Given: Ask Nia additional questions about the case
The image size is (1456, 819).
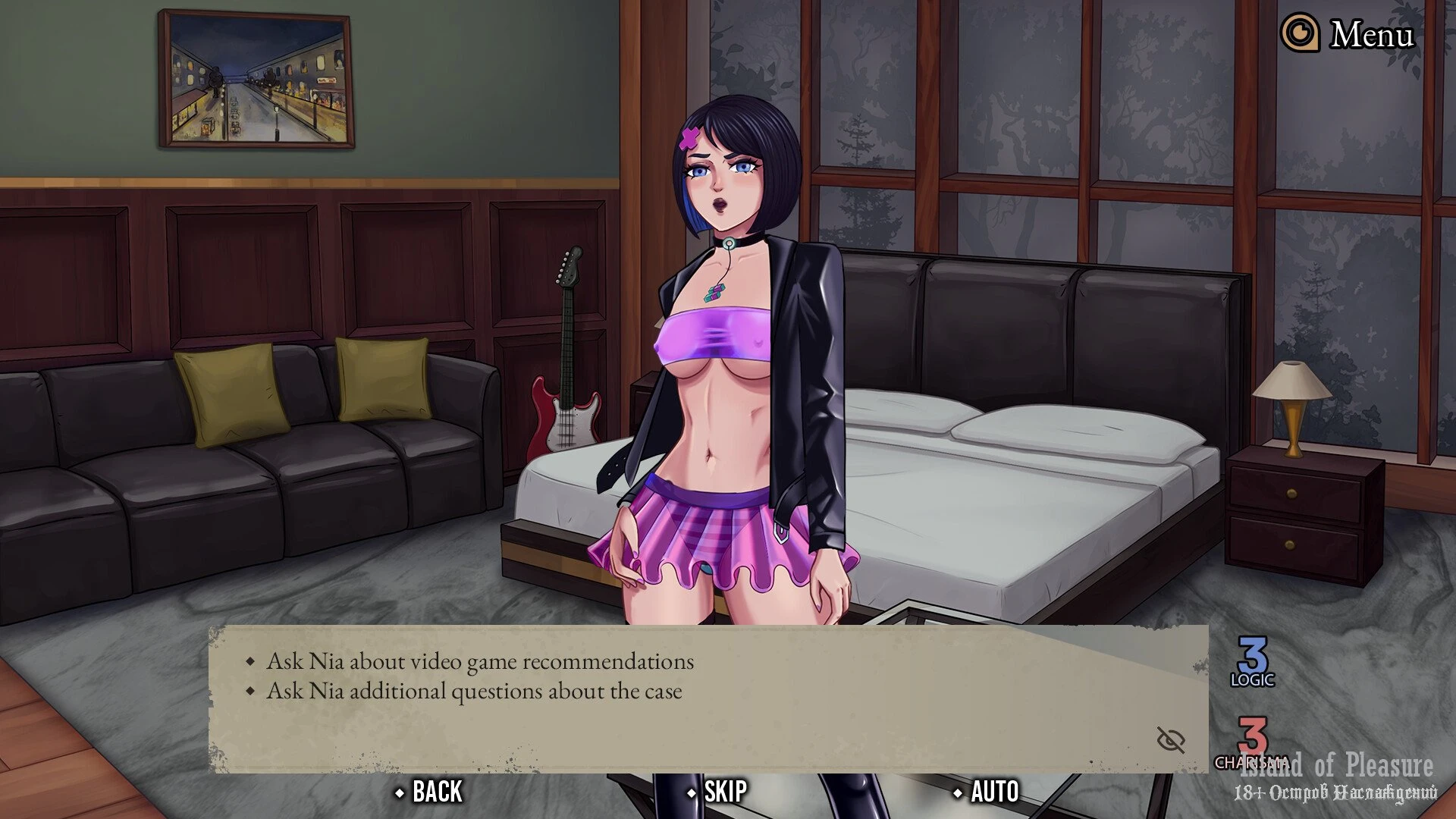Looking at the screenshot, I should pos(473,691).
